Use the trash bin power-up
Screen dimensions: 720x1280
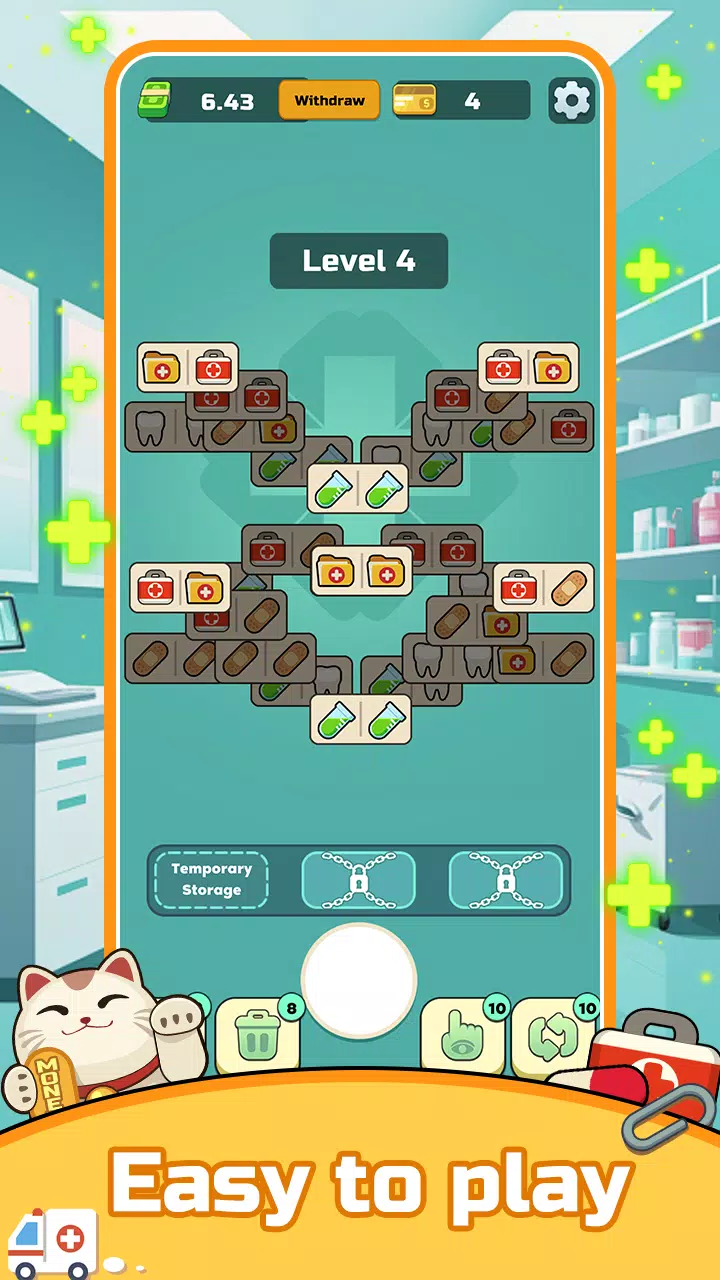pyautogui.click(x=257, y=1036)
